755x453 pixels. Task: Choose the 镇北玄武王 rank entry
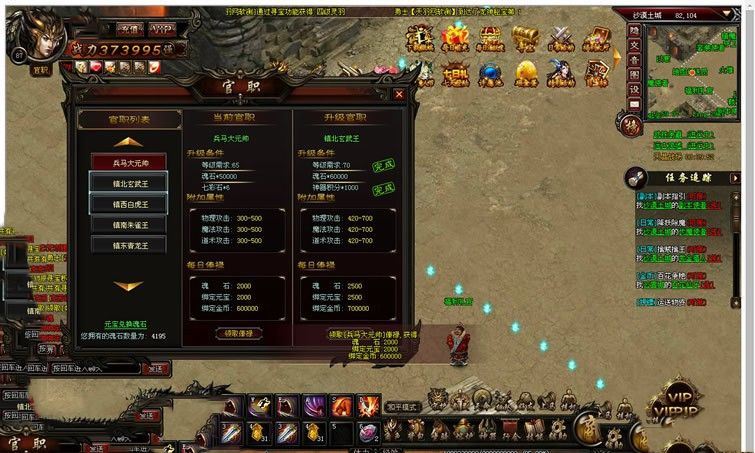tap(129, 182)
